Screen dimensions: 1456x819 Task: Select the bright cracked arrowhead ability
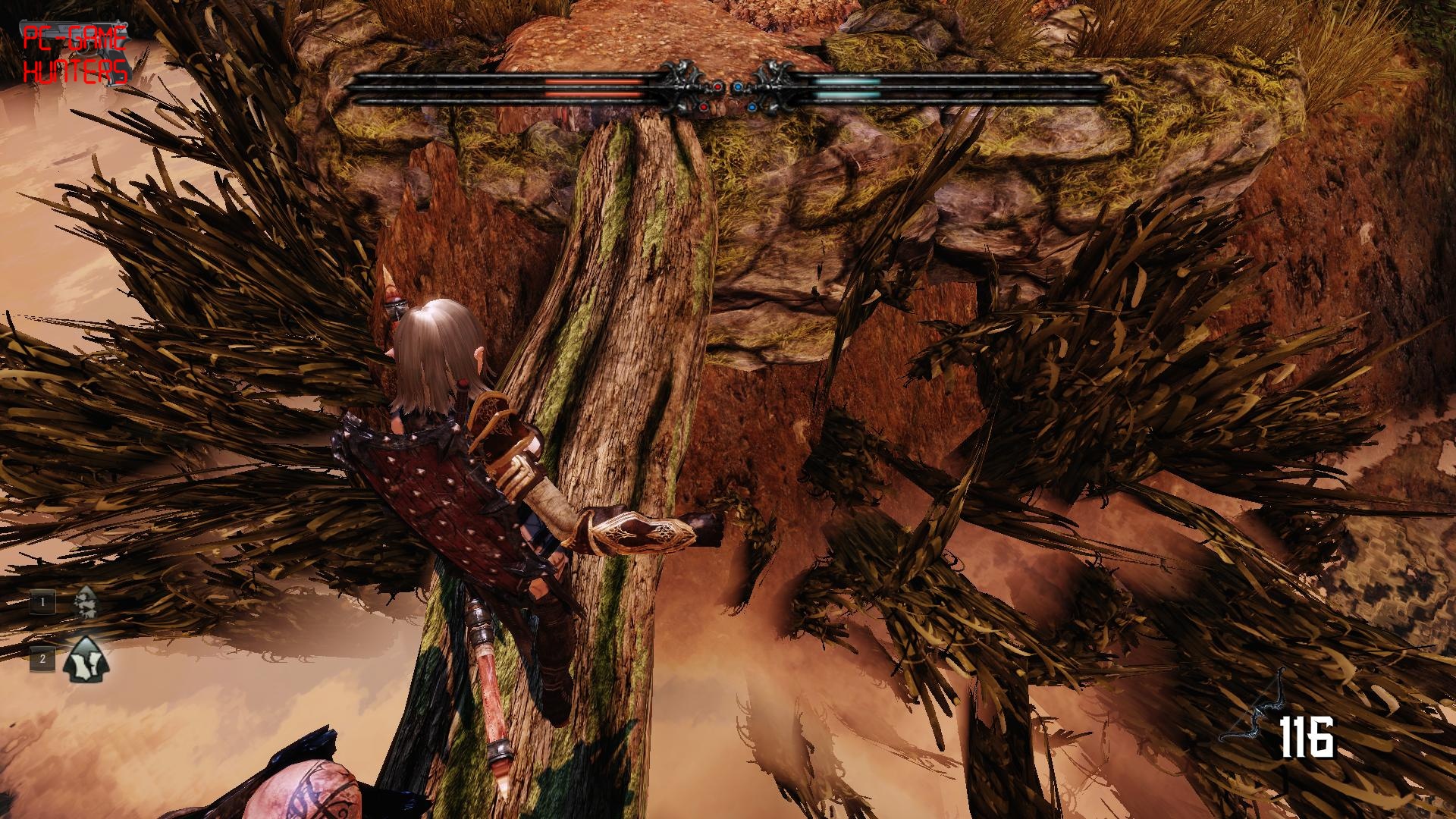point(86,658)
